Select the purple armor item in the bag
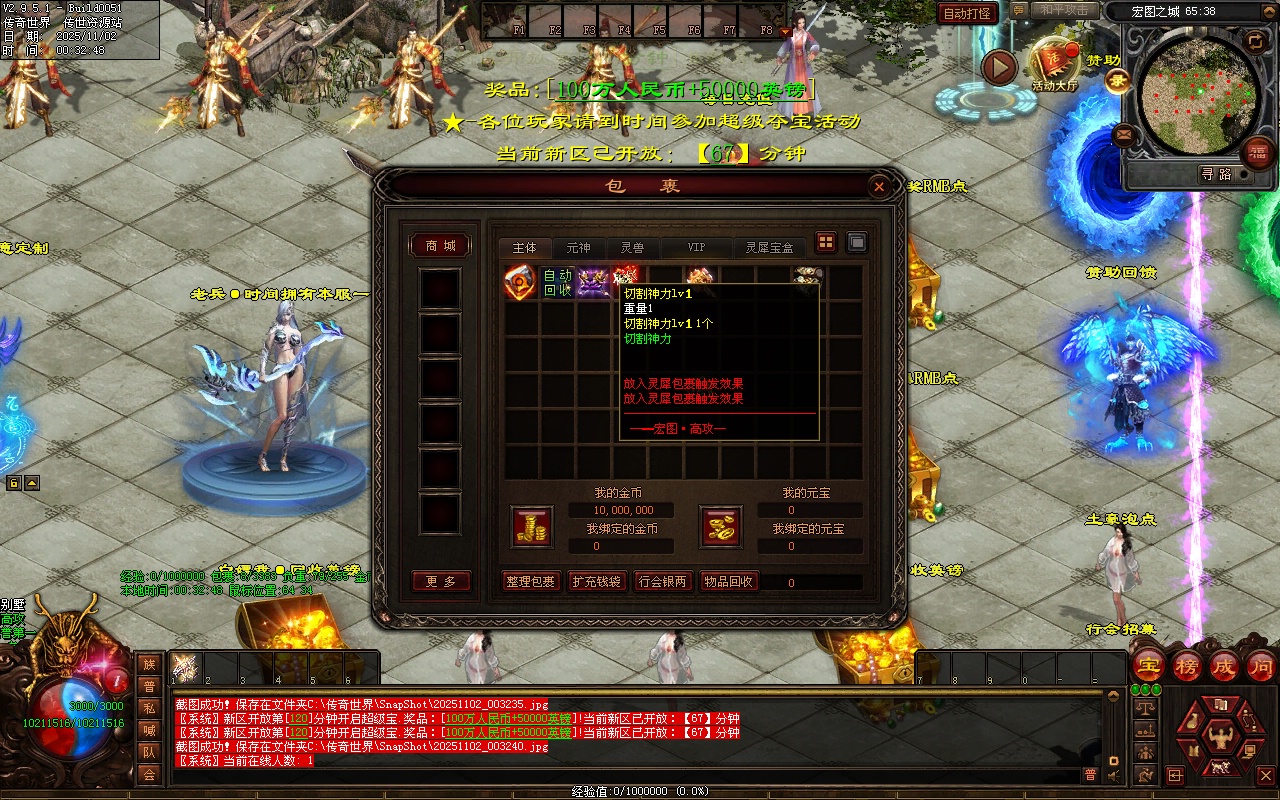This screenshot has width=1280, height=800. click(x=593, y=283)
